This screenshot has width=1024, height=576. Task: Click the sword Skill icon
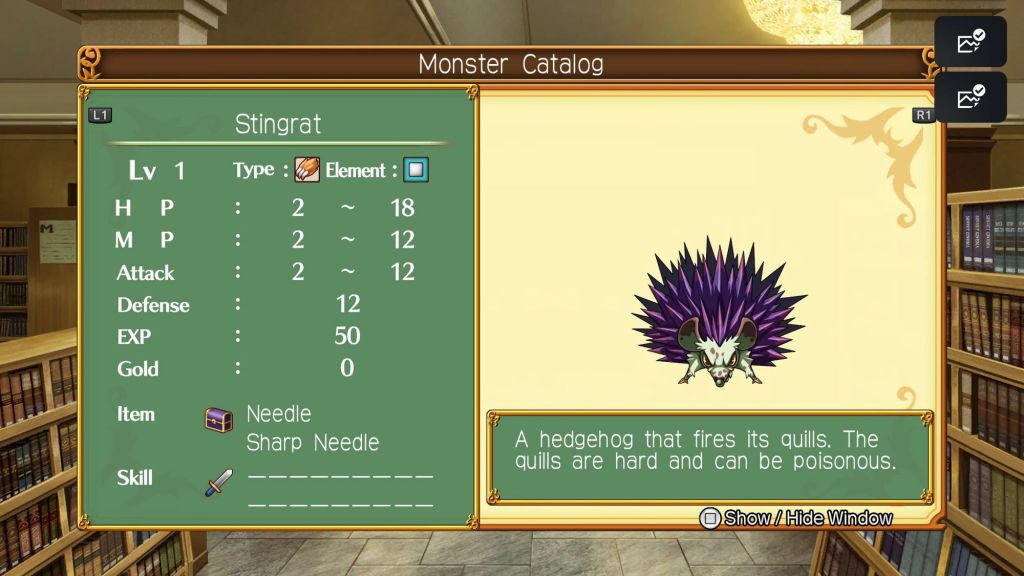pos(219,483)
